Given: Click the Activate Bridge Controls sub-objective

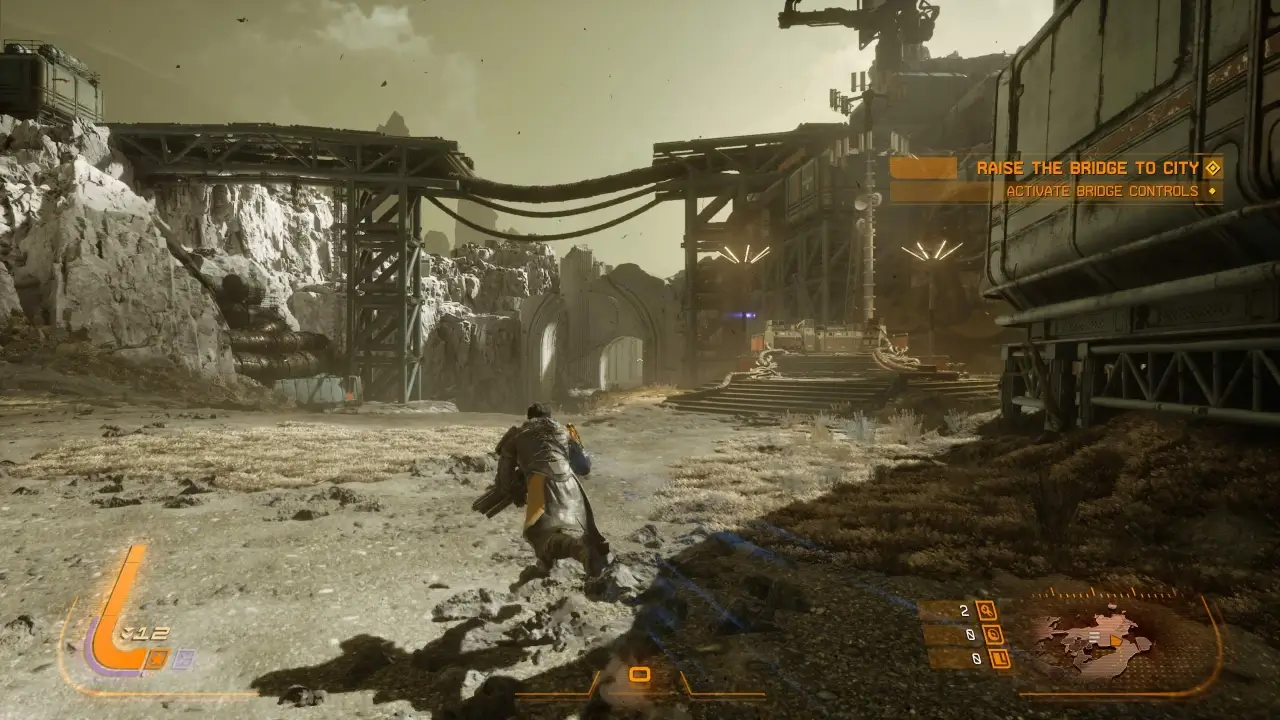Looking at the screenshot, I should pyautogui.click(x=1101, y=191).
